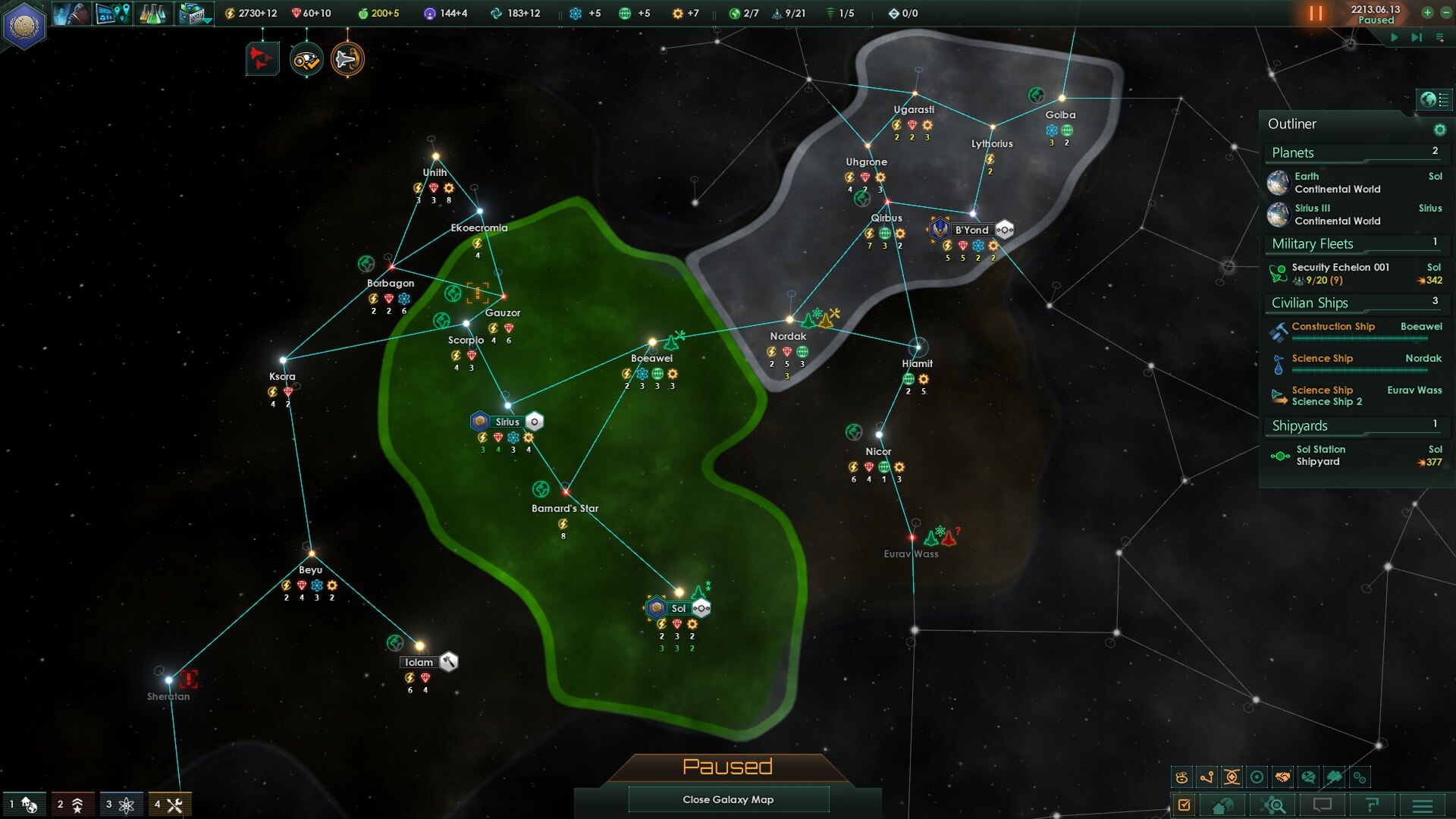This screenshot has height=819, width=1456.
Task: Open the research flasks technology panel
Action: pyautogui.click(x=152, y=14)
